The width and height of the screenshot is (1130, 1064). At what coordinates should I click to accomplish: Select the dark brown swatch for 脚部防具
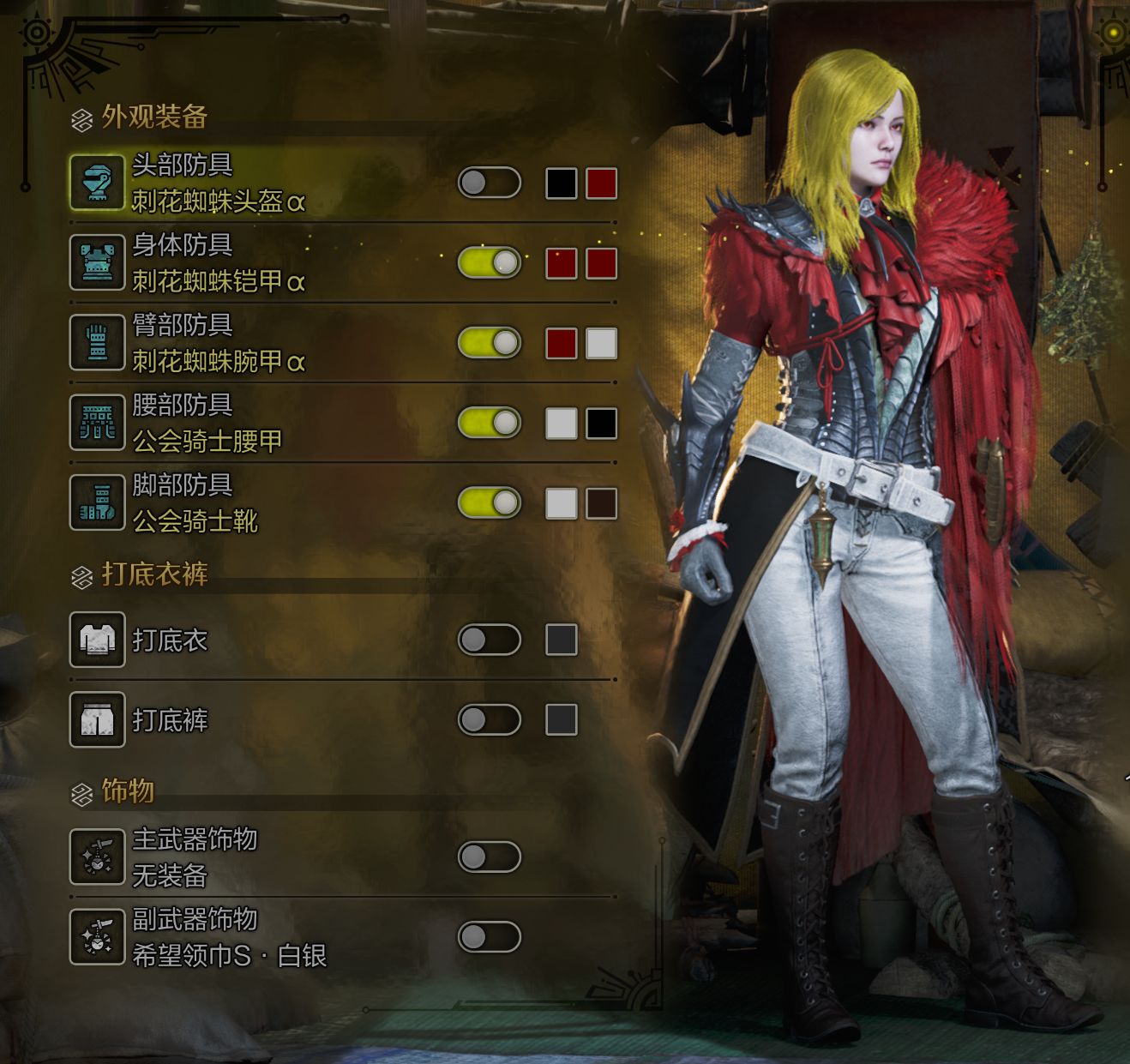pyautogui.click(x=601, y=503)
